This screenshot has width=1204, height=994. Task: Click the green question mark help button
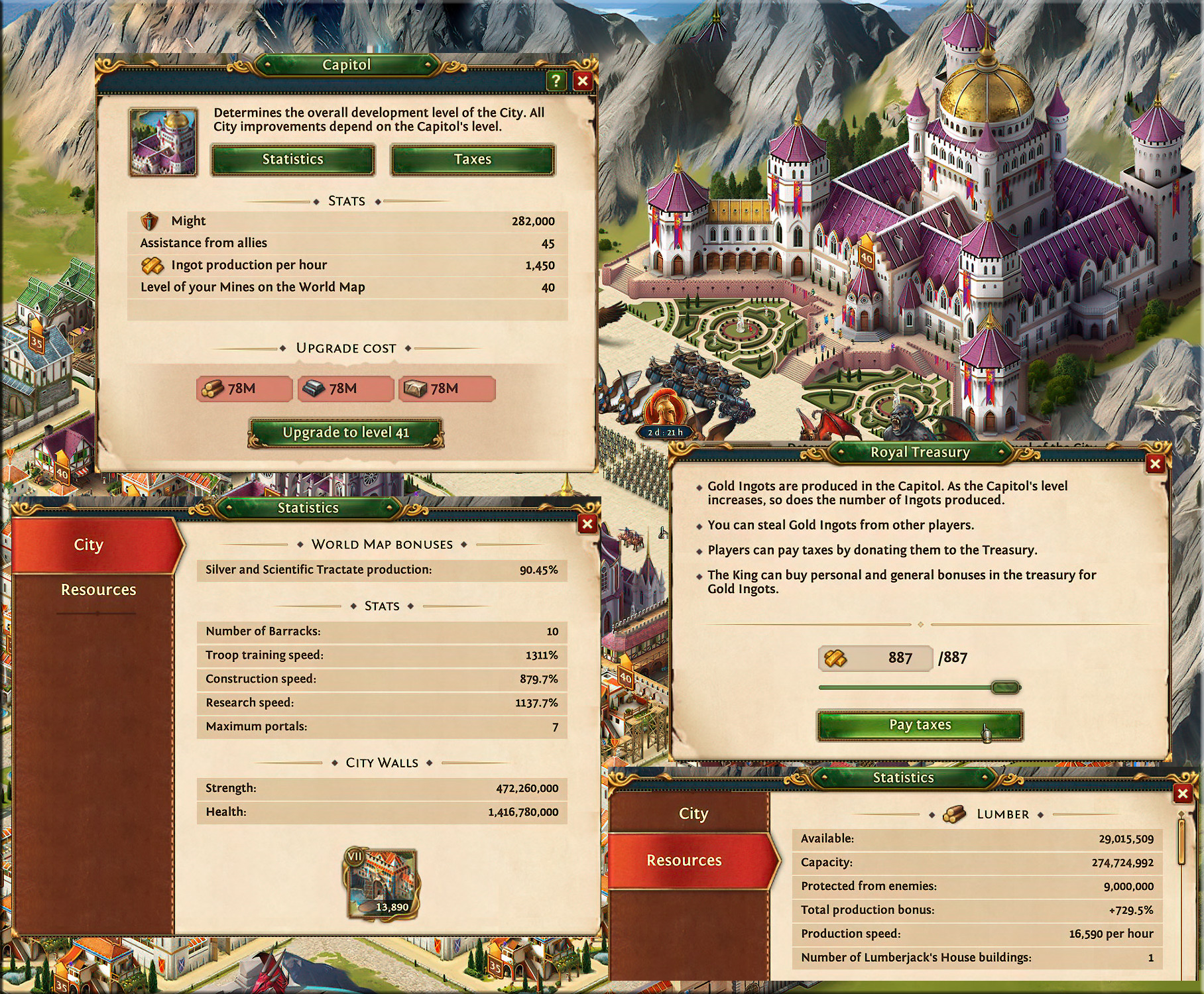point(556,81)
